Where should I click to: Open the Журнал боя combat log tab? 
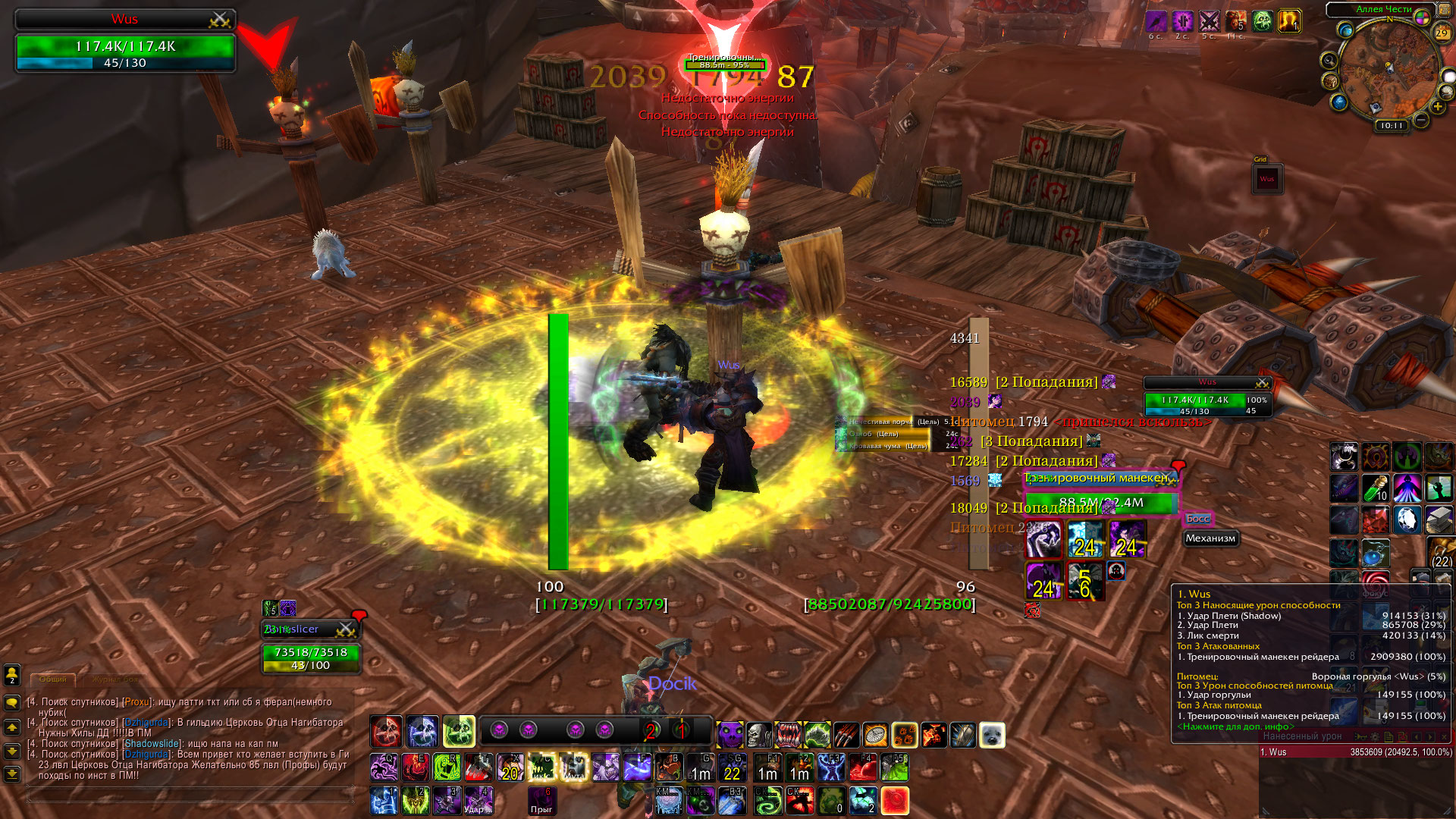point(115,679)
